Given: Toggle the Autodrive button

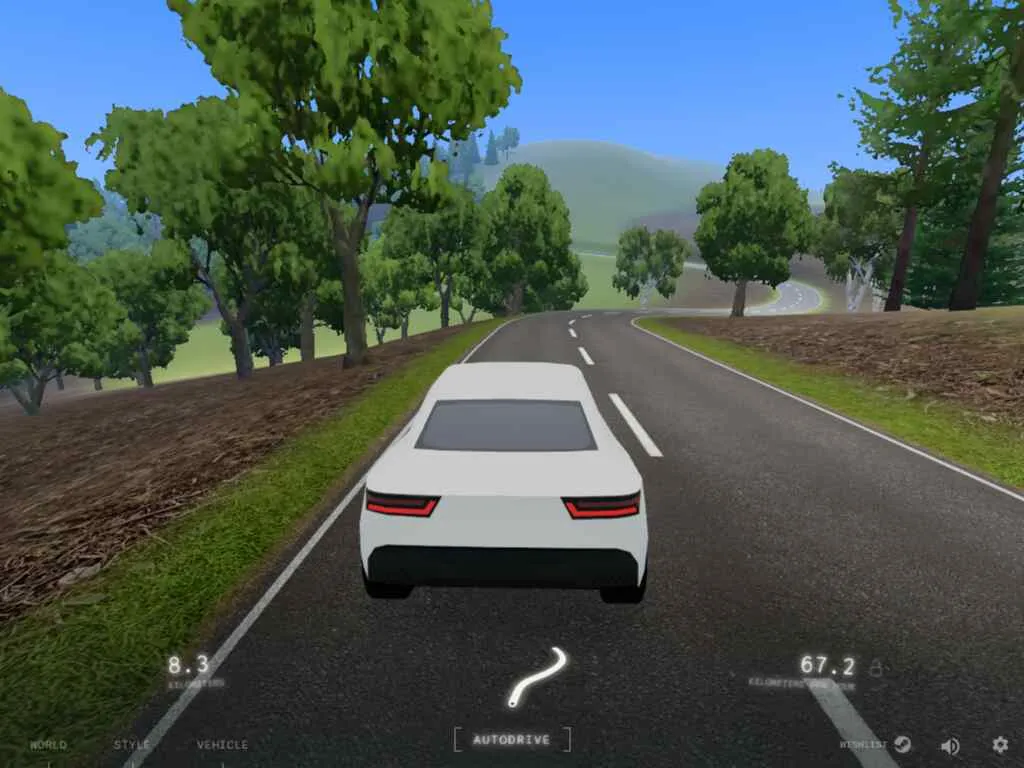Looking at the screenshot, I should point(512,740).
